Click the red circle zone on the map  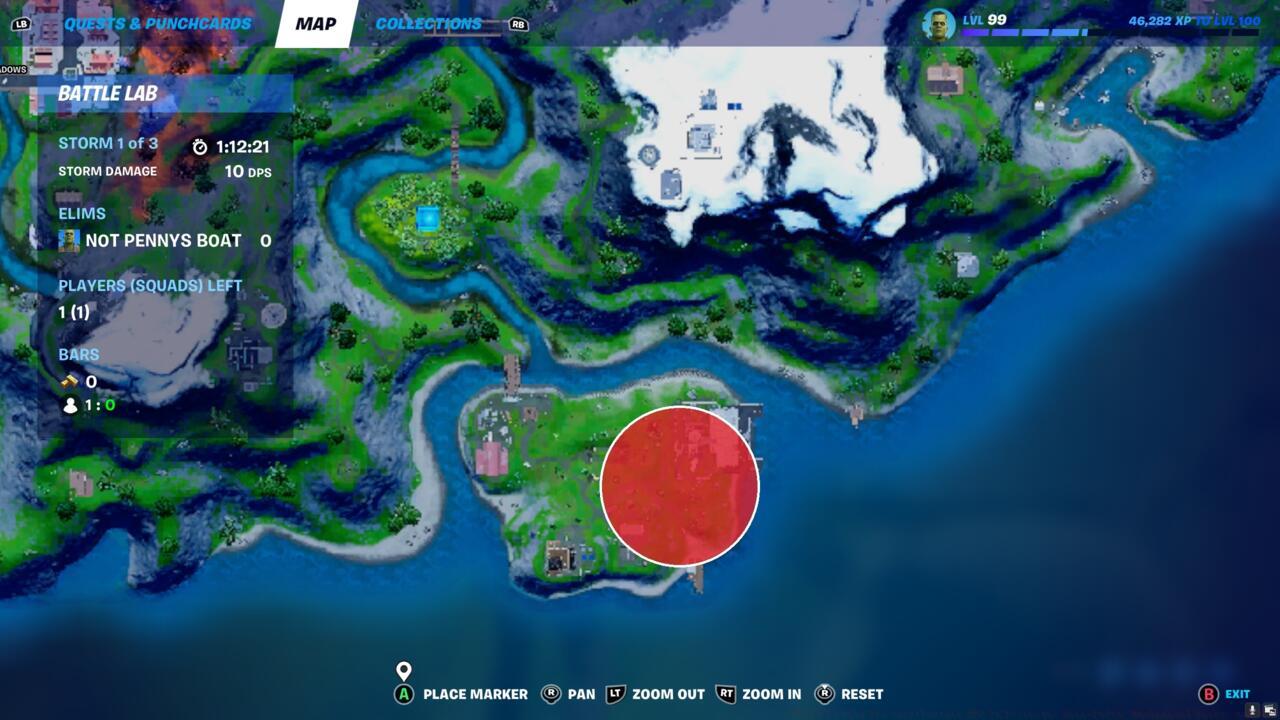click(680, 486)
